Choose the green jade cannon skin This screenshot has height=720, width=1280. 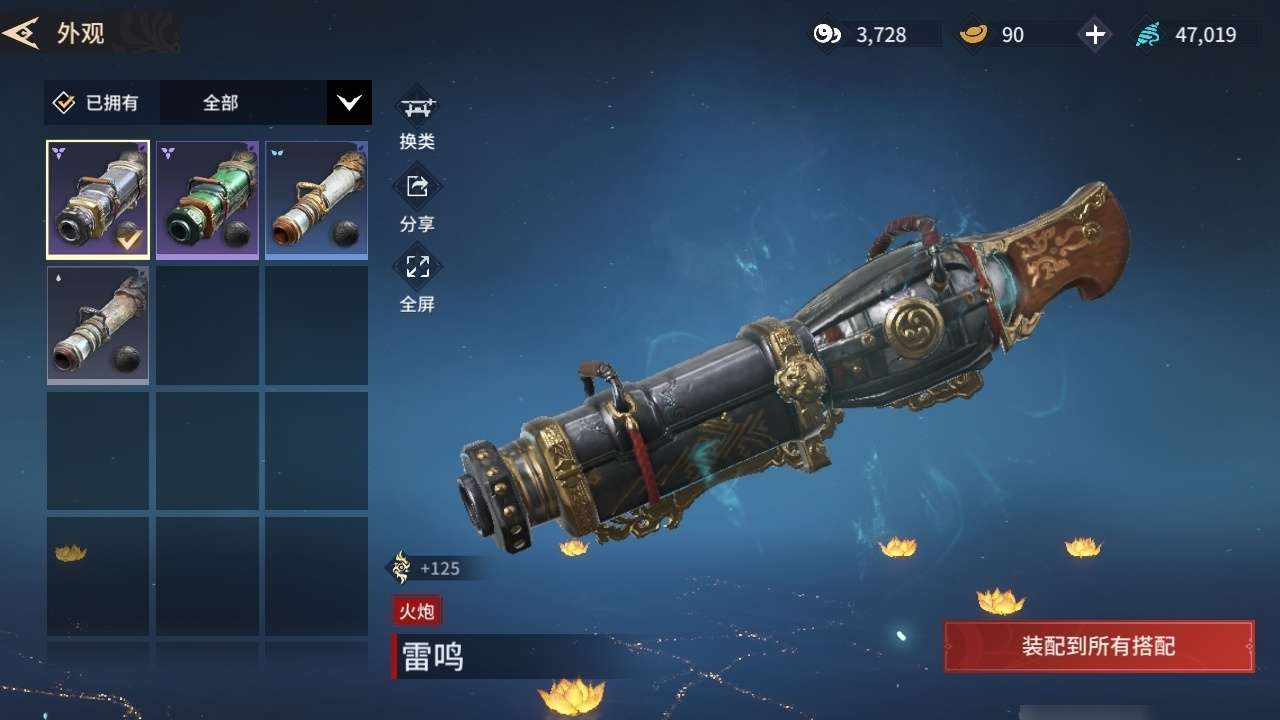(x=207, y=200)
